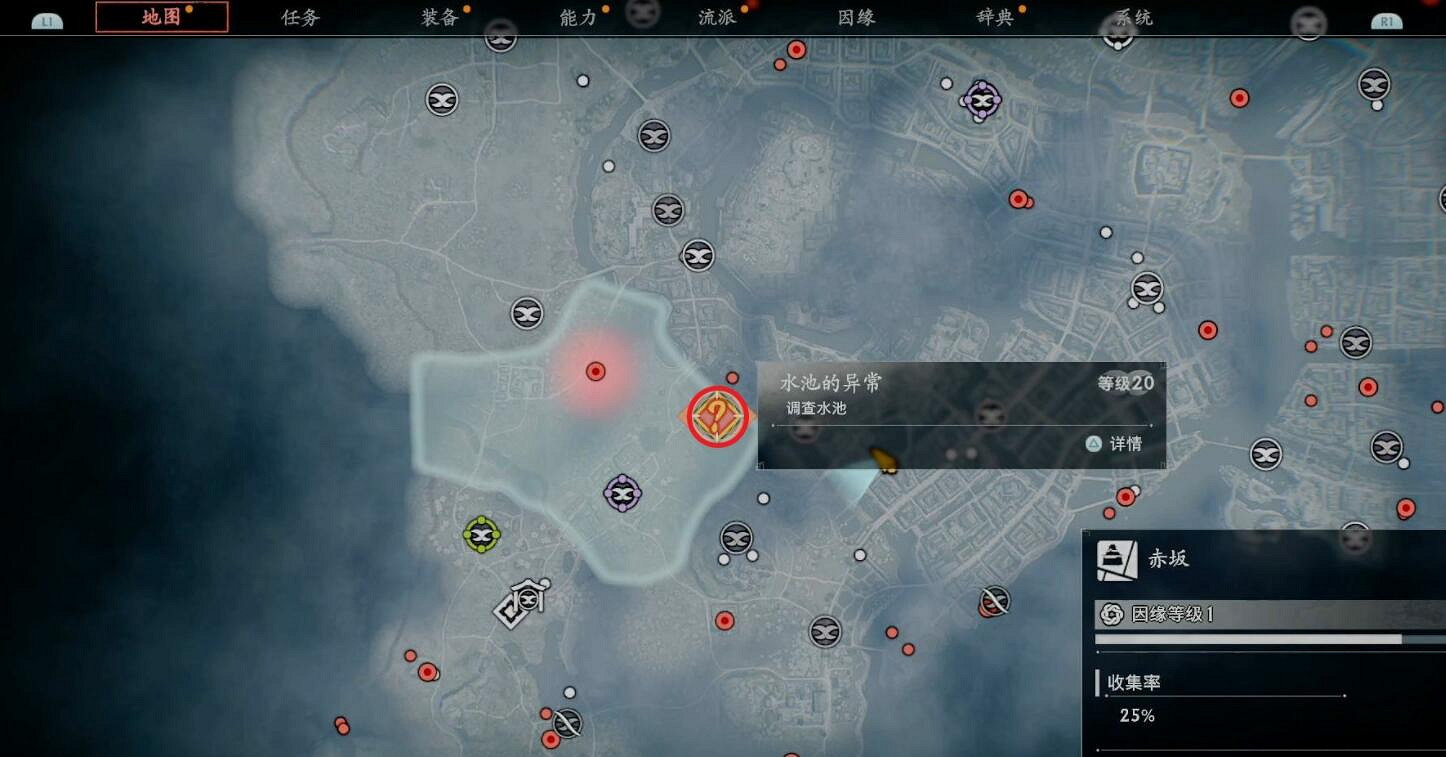Click the L1 shoulder button indicator
The height and width of the screenshot is (757, 1446).
click(46, 18)
